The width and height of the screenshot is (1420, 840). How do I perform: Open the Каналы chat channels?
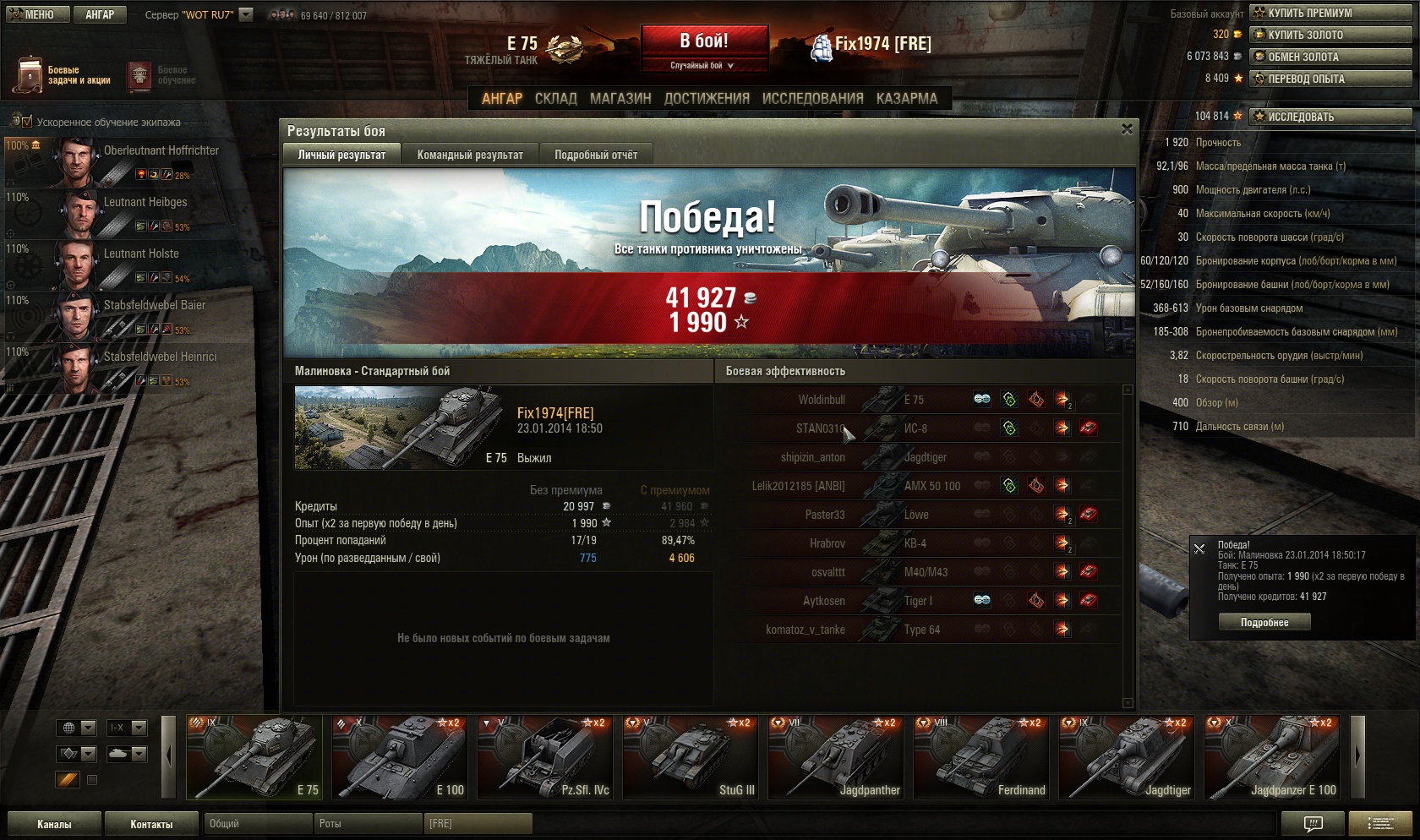[54, 824]
